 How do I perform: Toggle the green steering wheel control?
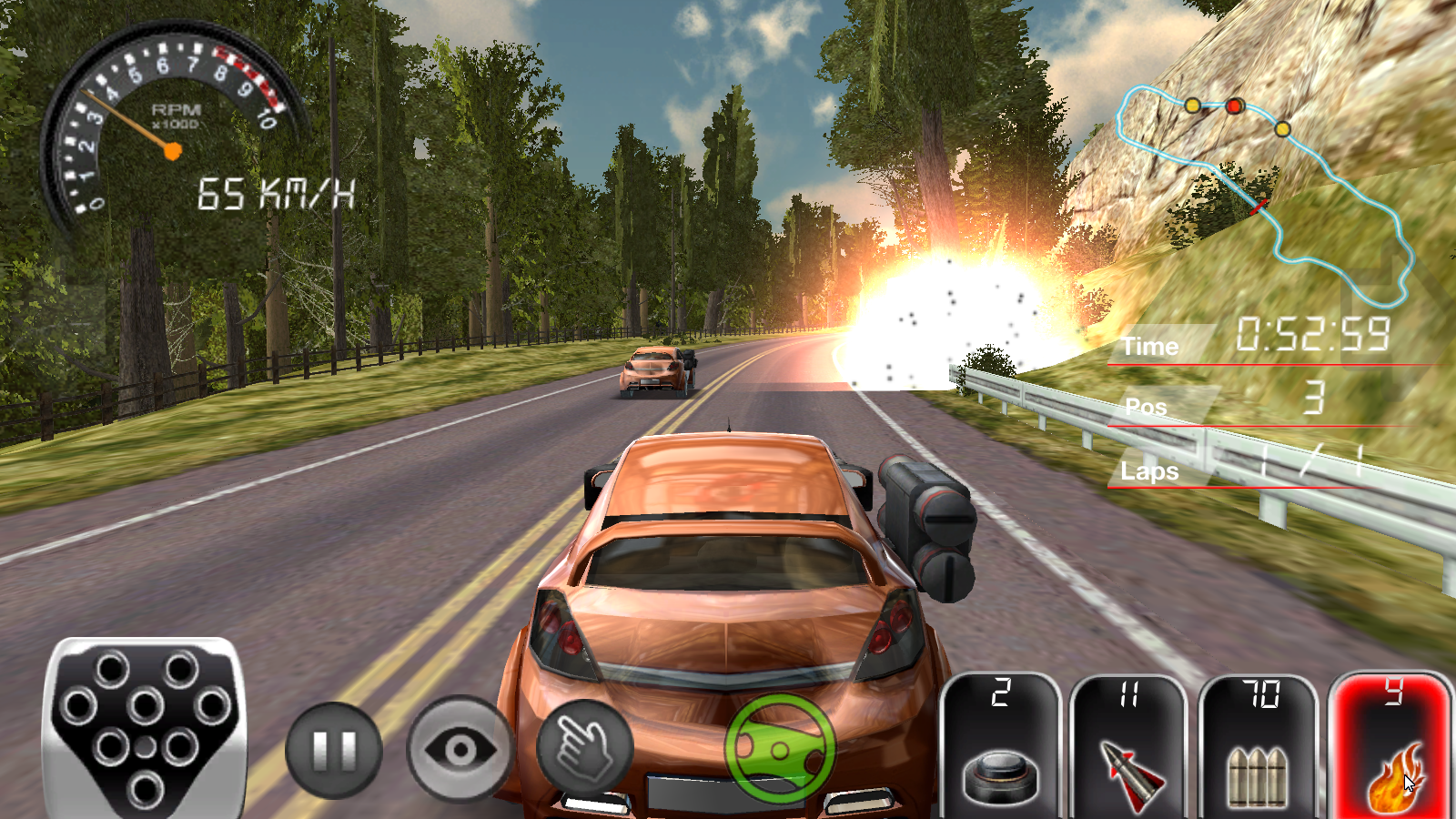780,749
